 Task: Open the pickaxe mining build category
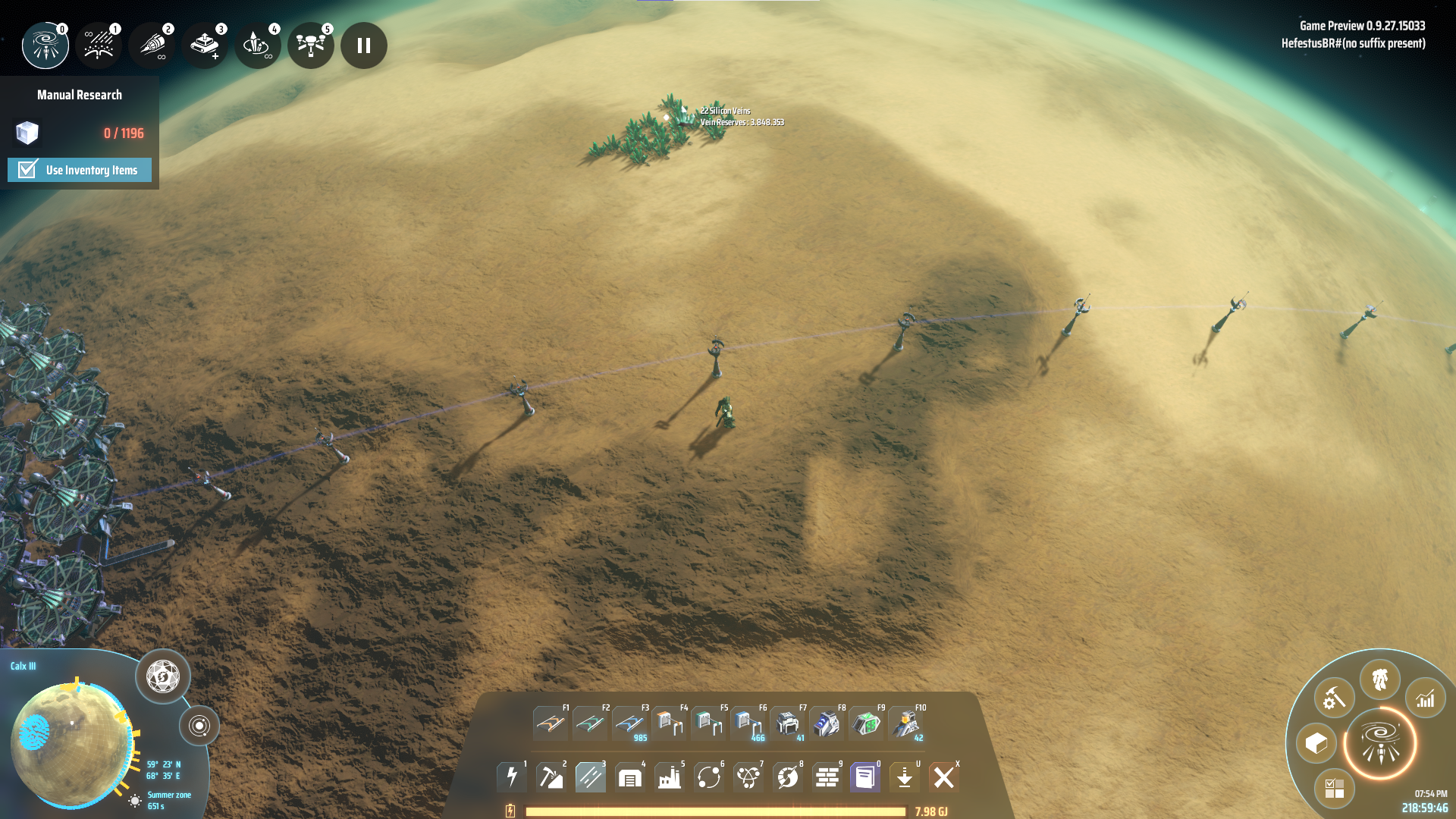(551, 777)
